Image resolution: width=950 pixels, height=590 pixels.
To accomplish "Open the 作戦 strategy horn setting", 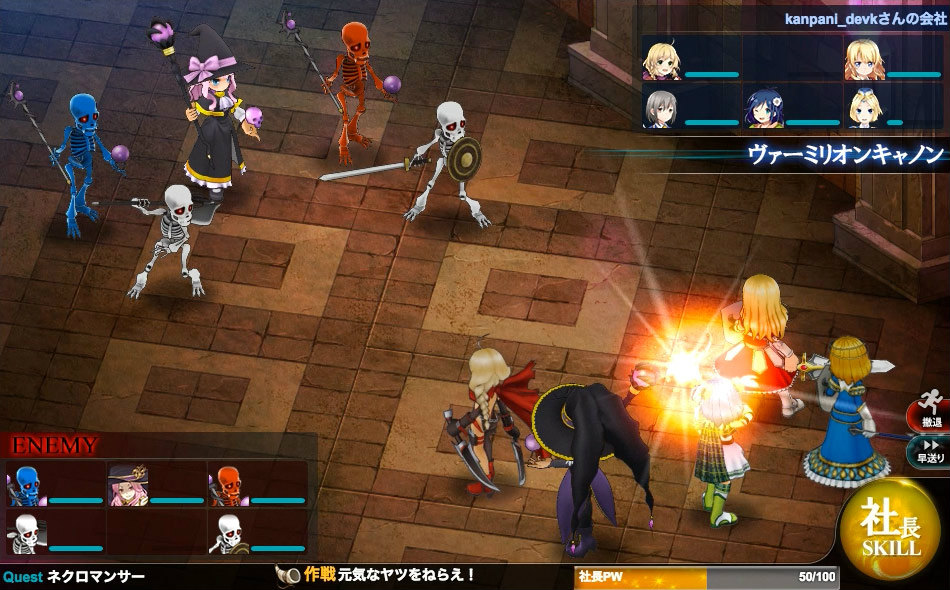I will pyautogui.click(x=289, y=575).
